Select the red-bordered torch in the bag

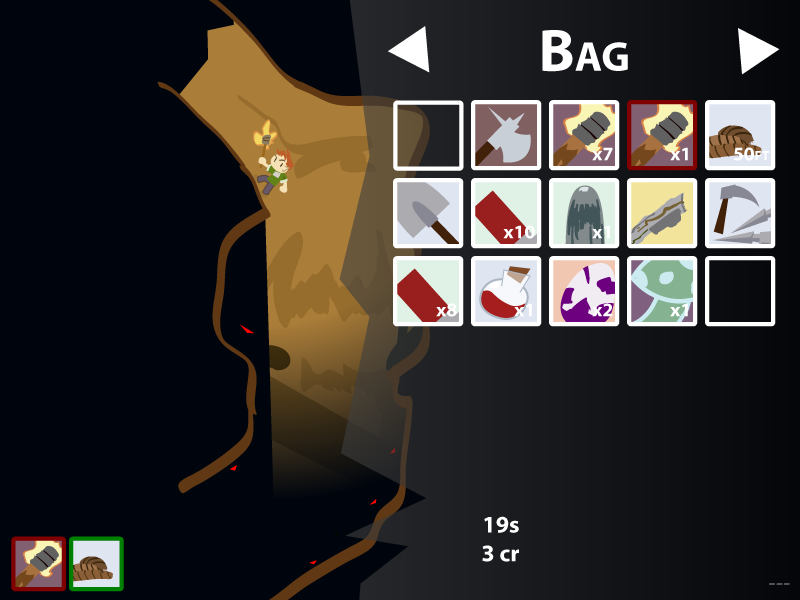click(x=662, y=135)
